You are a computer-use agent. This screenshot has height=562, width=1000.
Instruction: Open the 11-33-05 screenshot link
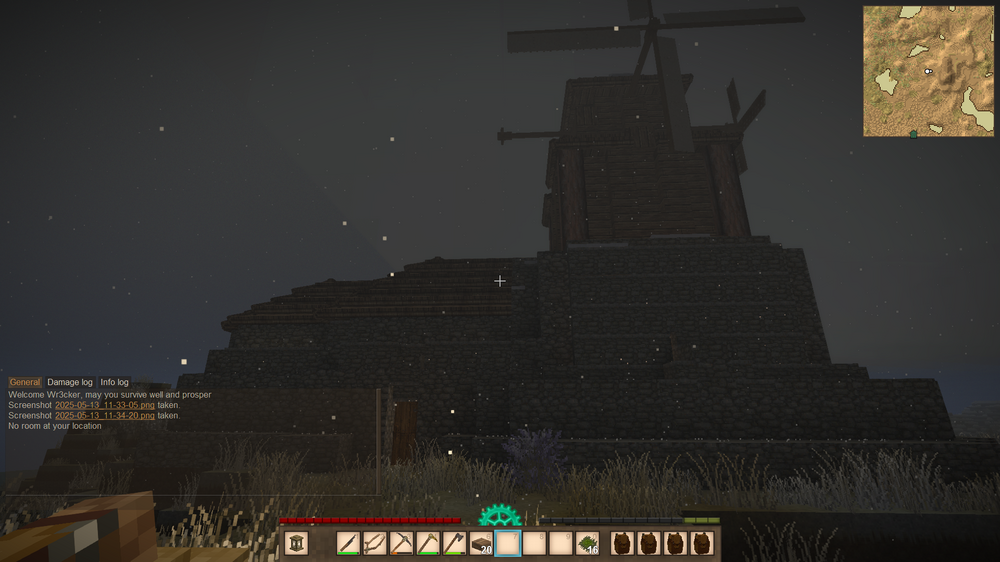click(x=105, y=405)
